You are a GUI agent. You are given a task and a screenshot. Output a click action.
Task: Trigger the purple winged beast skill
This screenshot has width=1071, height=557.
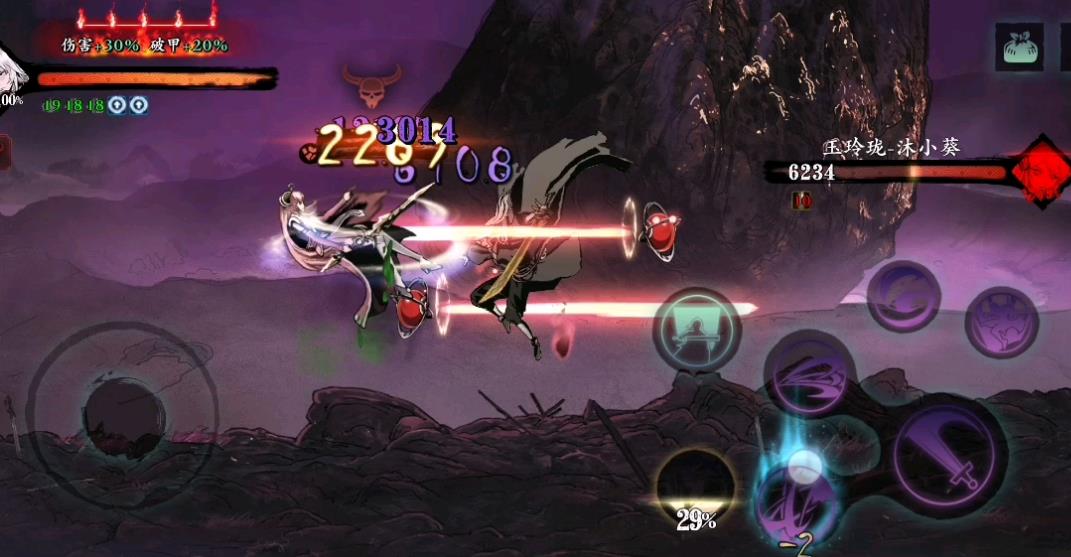(x=1001, y=321)
